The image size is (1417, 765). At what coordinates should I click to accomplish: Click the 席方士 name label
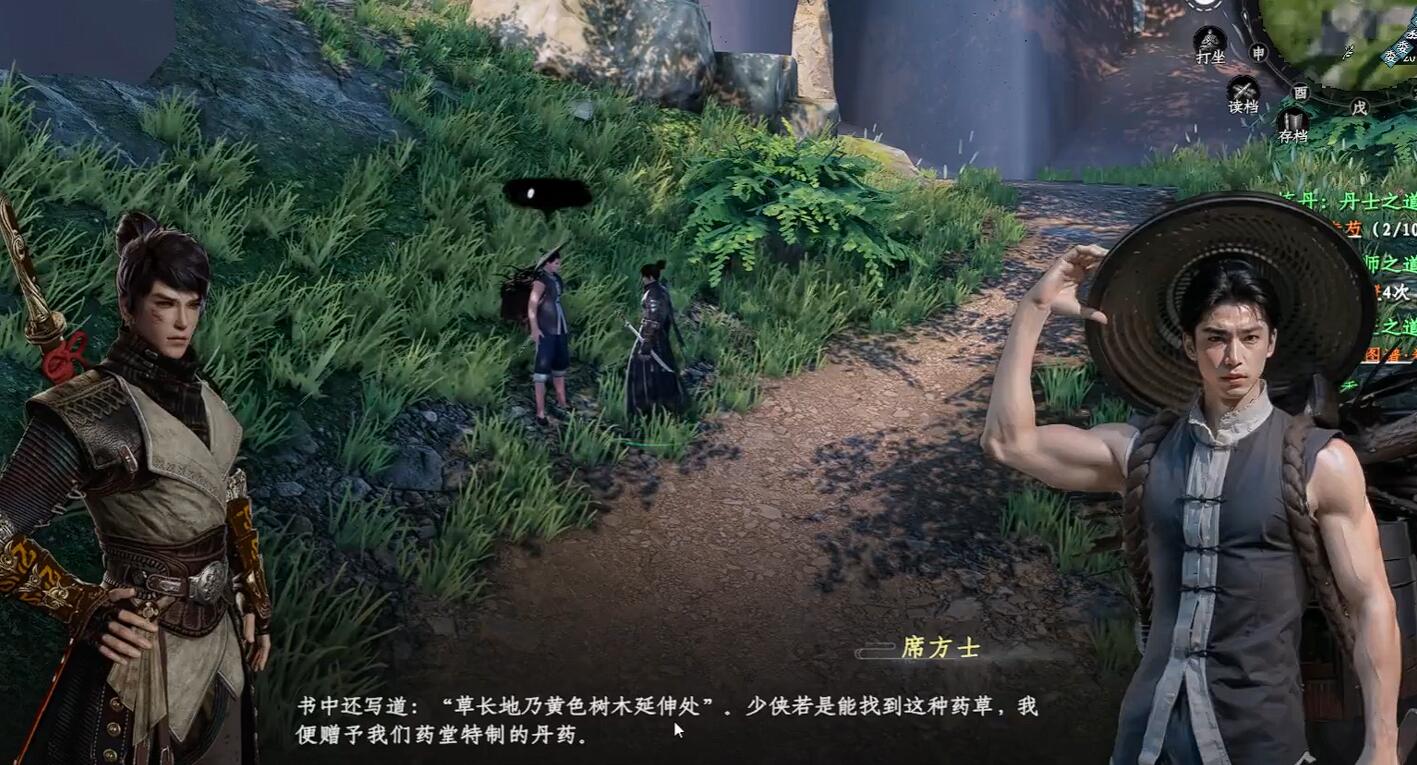click(941, 649)
